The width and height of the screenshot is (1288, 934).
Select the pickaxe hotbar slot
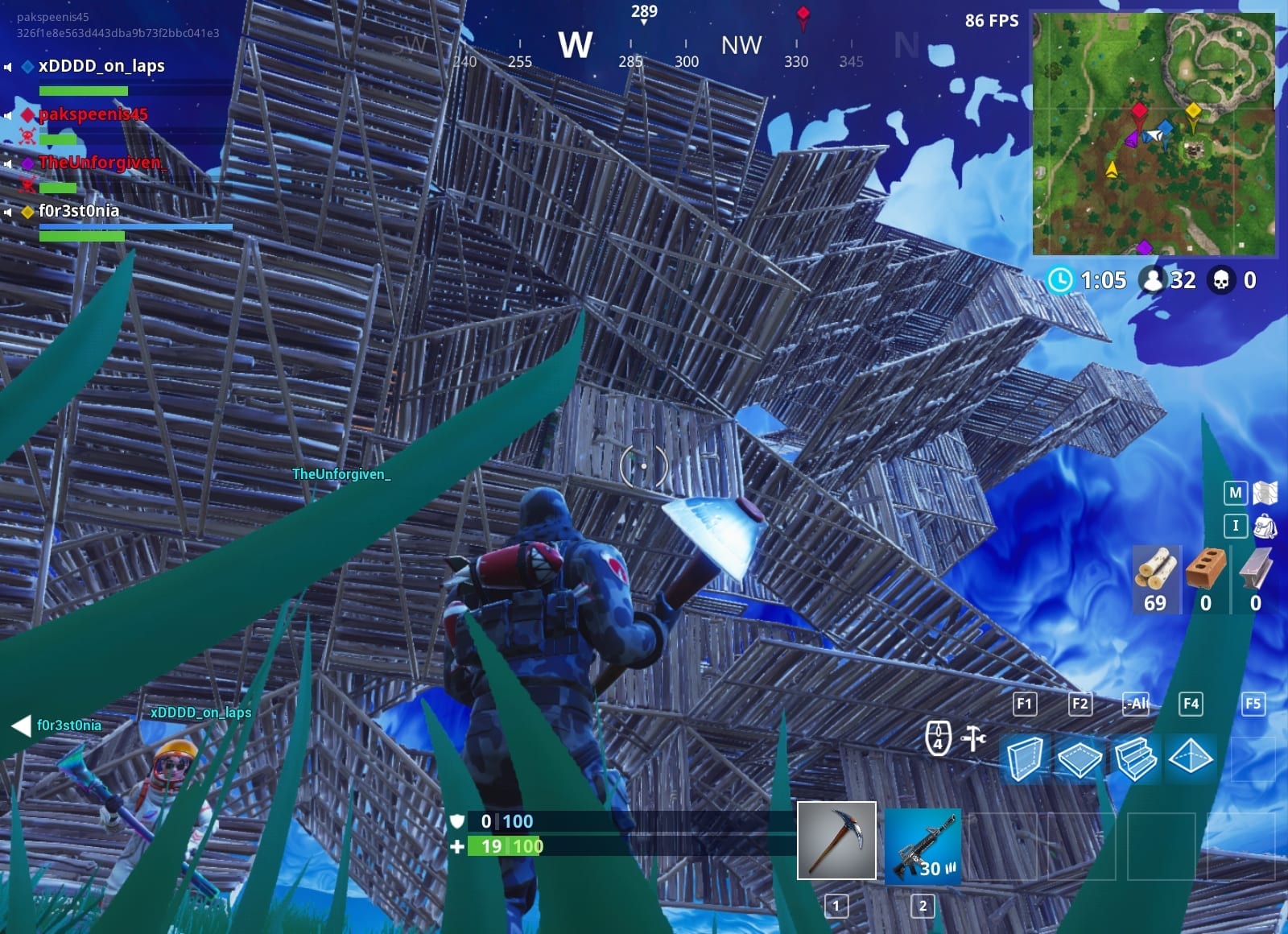(x=836, y=840)
